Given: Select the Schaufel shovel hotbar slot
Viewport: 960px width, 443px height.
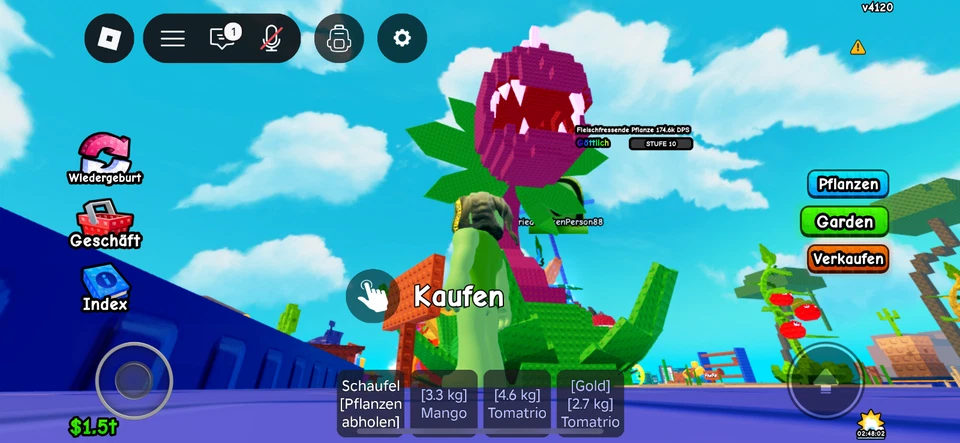Looking at the screenshot, I should [371, 403].
